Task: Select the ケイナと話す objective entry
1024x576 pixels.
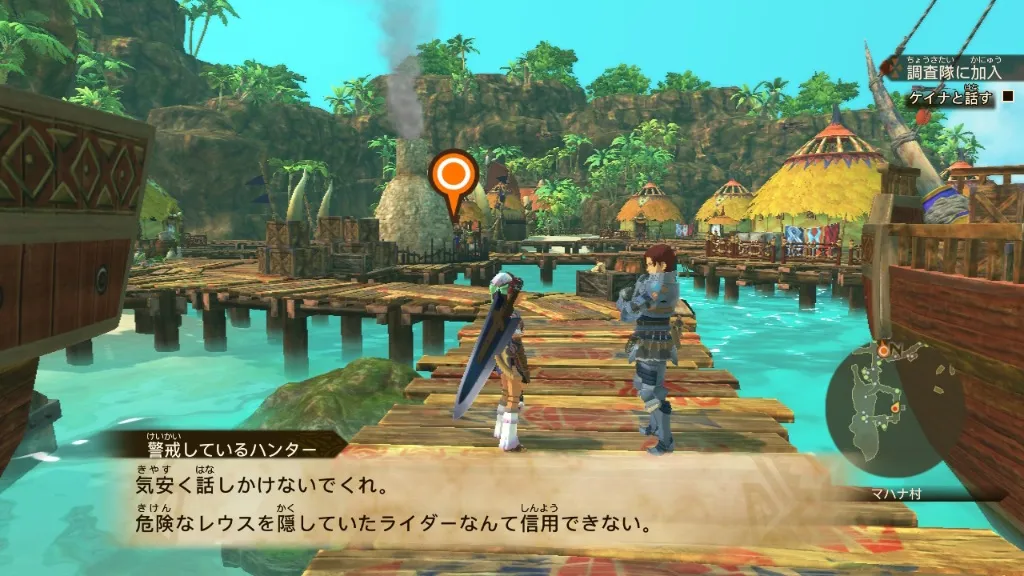Action: 951,98
